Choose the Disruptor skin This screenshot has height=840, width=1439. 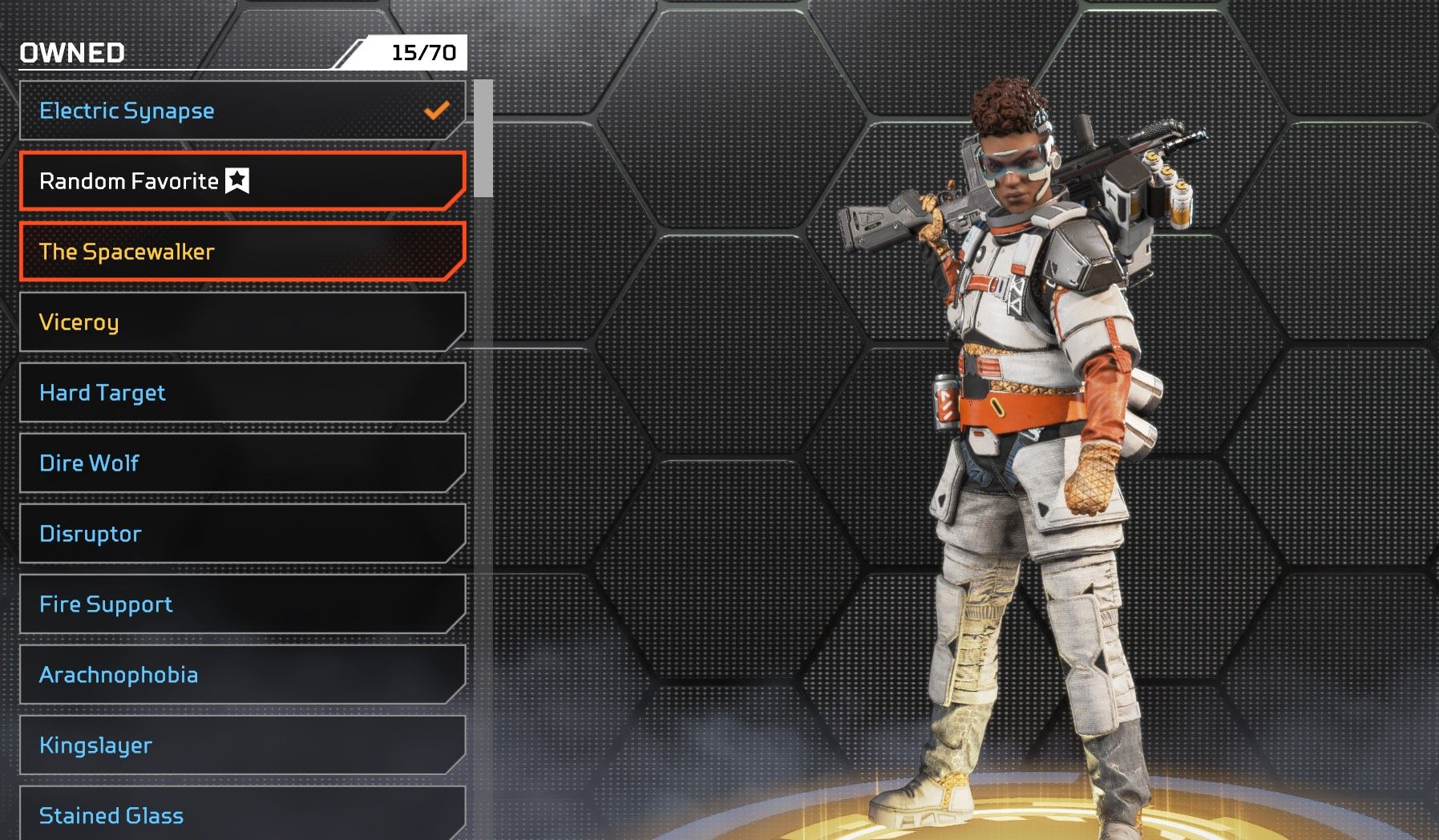coord(241,534)
